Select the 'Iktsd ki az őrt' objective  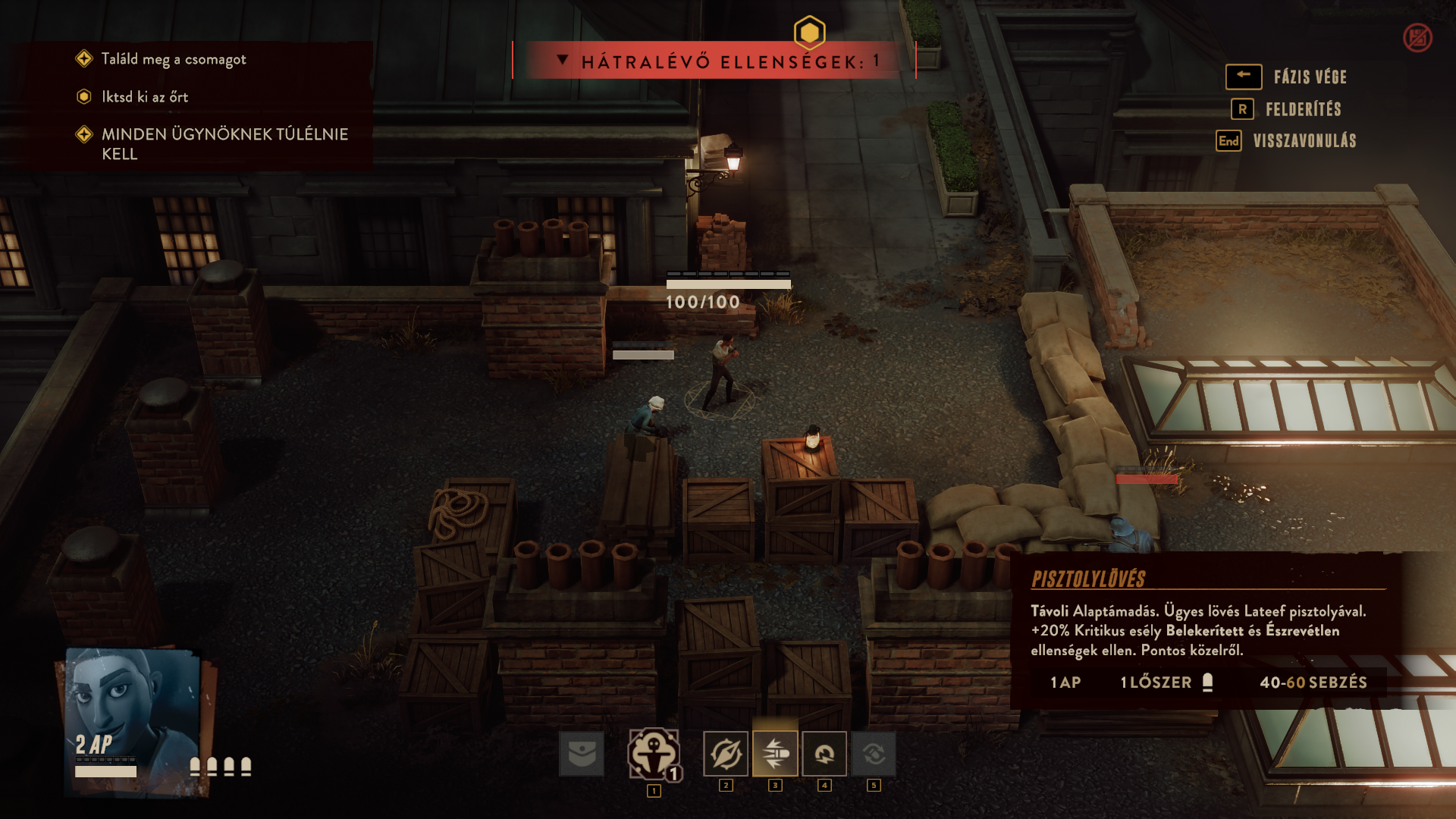click(x=145, y=97)
